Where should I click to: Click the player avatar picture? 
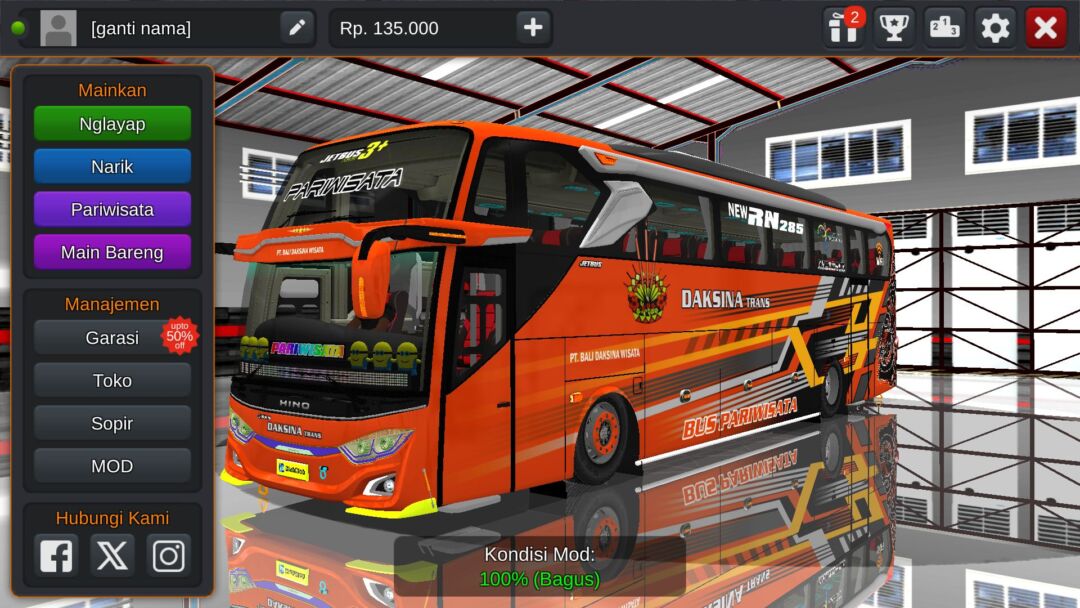pos(58,28)
